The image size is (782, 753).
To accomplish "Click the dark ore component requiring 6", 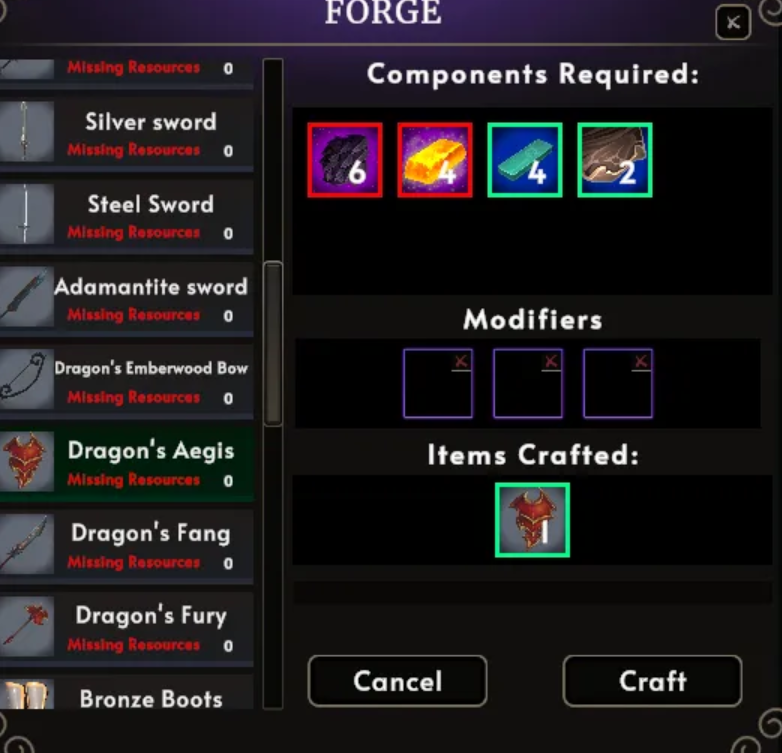I will click(345, 160).
